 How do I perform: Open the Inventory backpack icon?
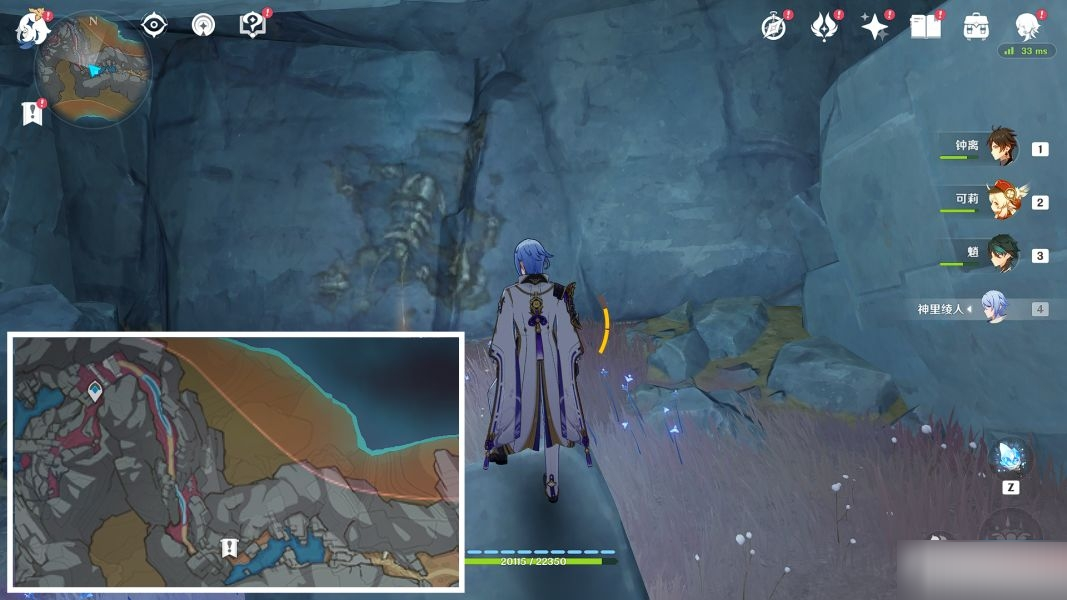(x=976, y=27)
